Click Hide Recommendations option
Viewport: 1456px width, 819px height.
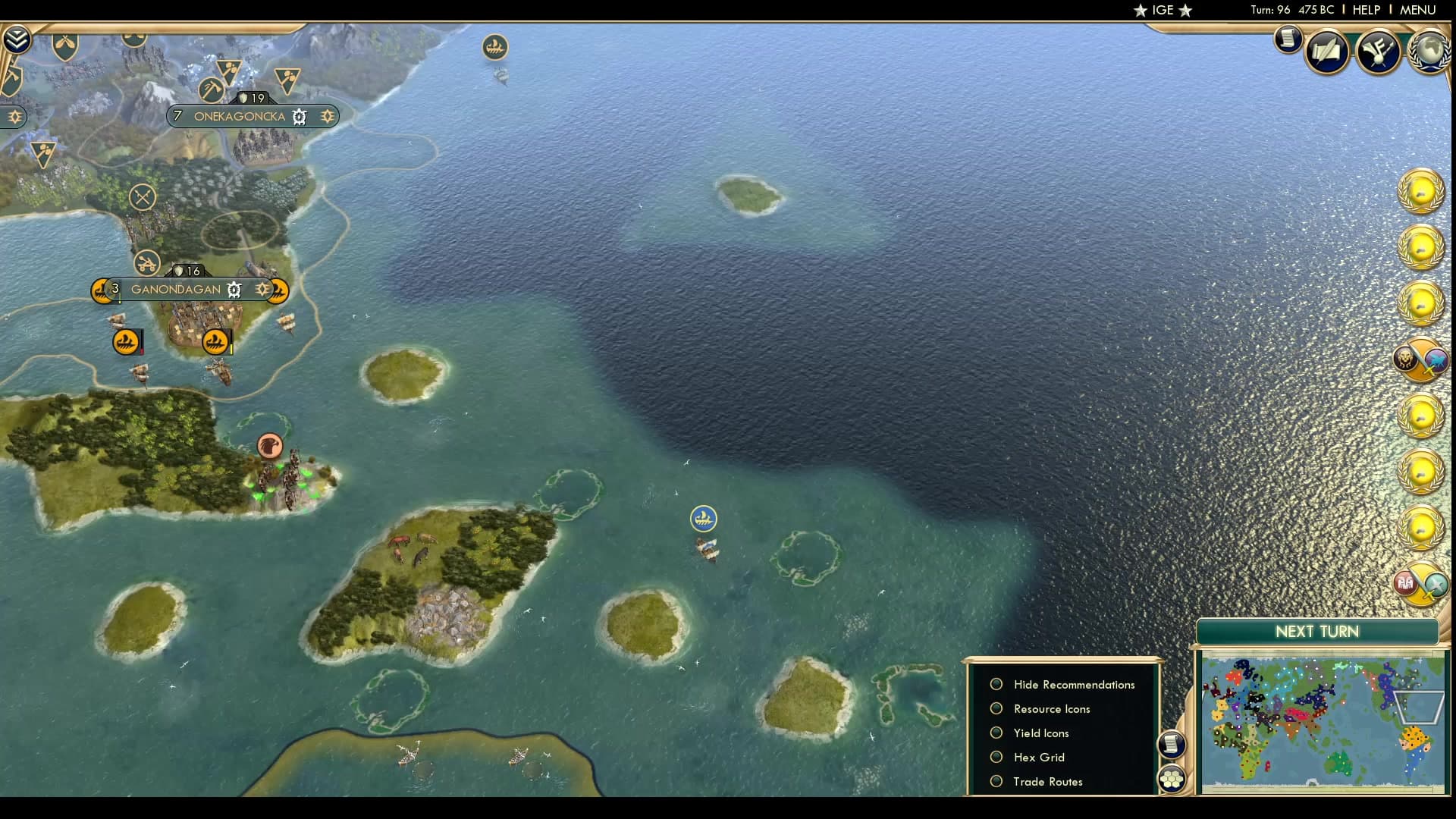pyautogui.click(x=1073, y=684)
